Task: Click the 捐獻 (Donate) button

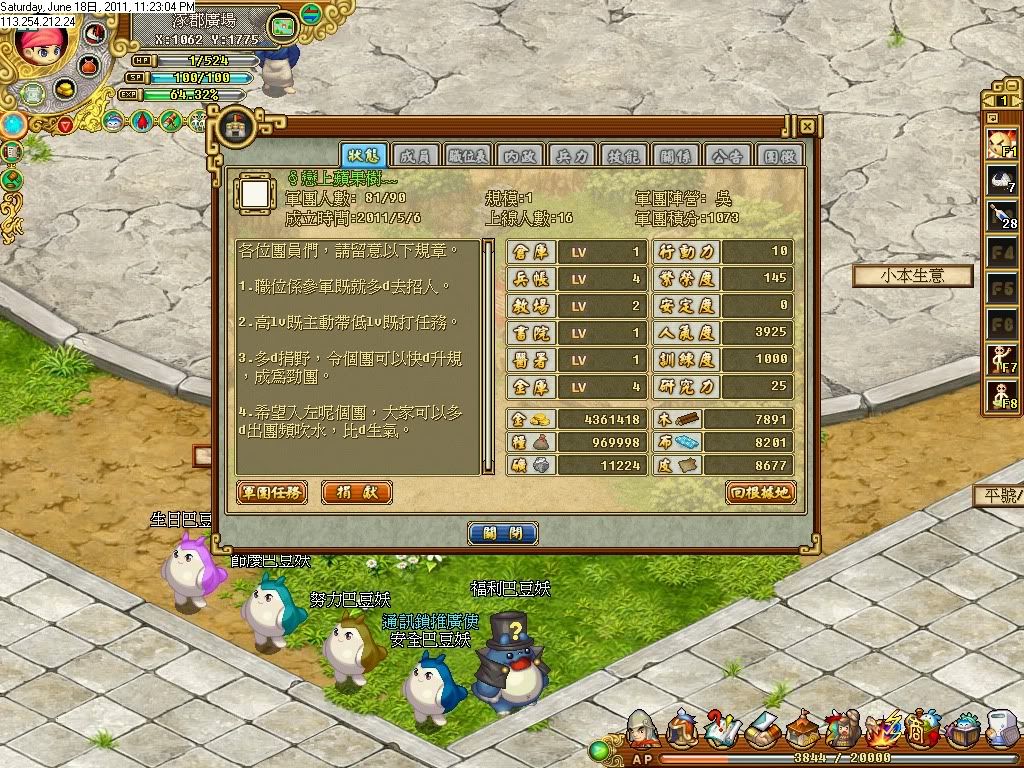Action: [356, 493]
